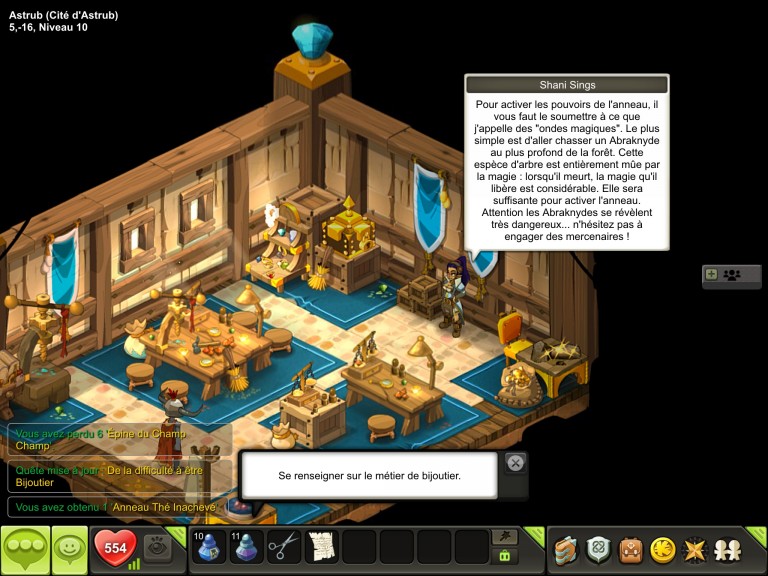The image size is (768, 576).
Task: Choose reply "Se renseigner sur le métier de bijoutier"
Action: point(369,475)
